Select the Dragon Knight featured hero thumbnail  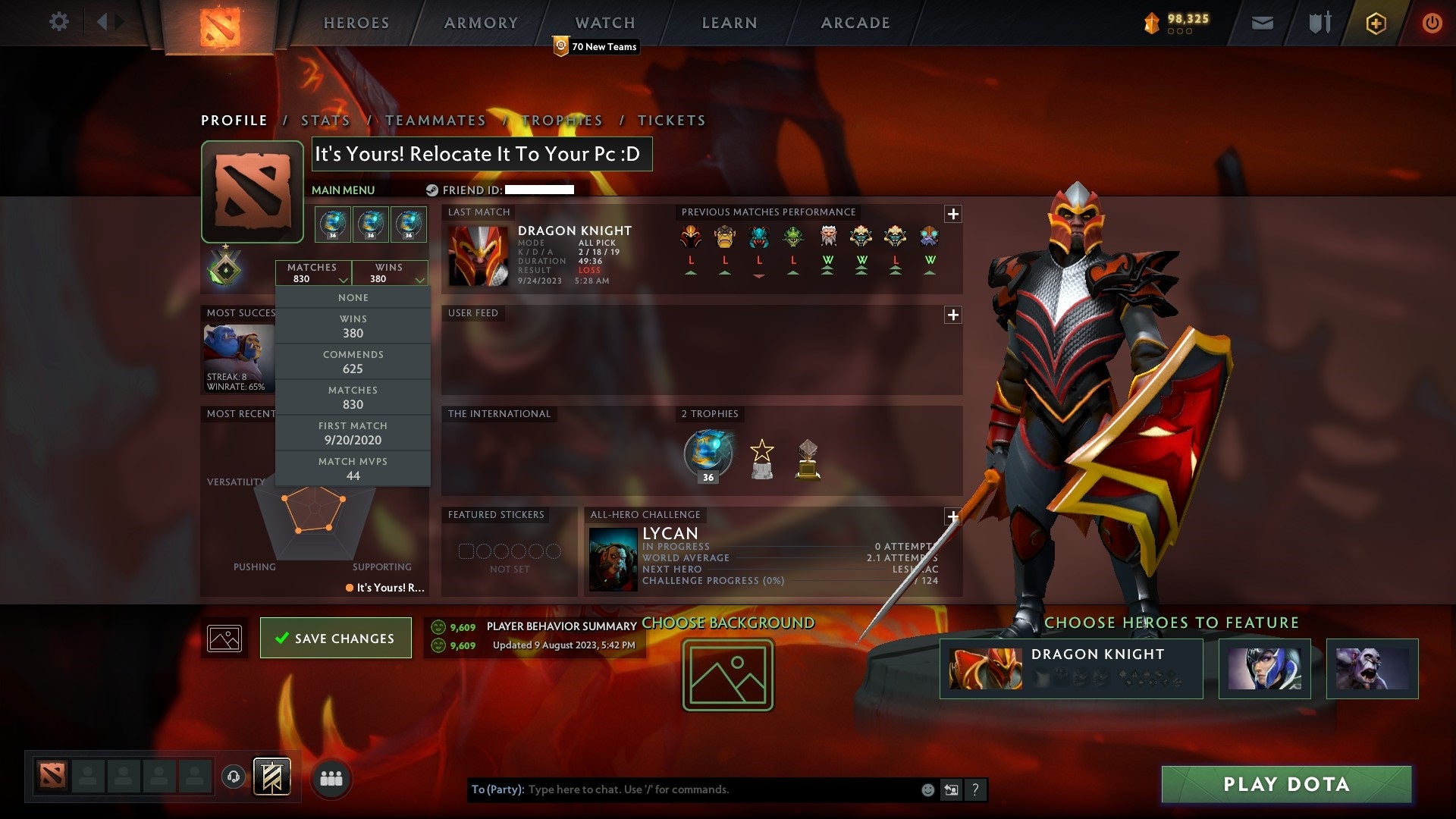point(986,669)
